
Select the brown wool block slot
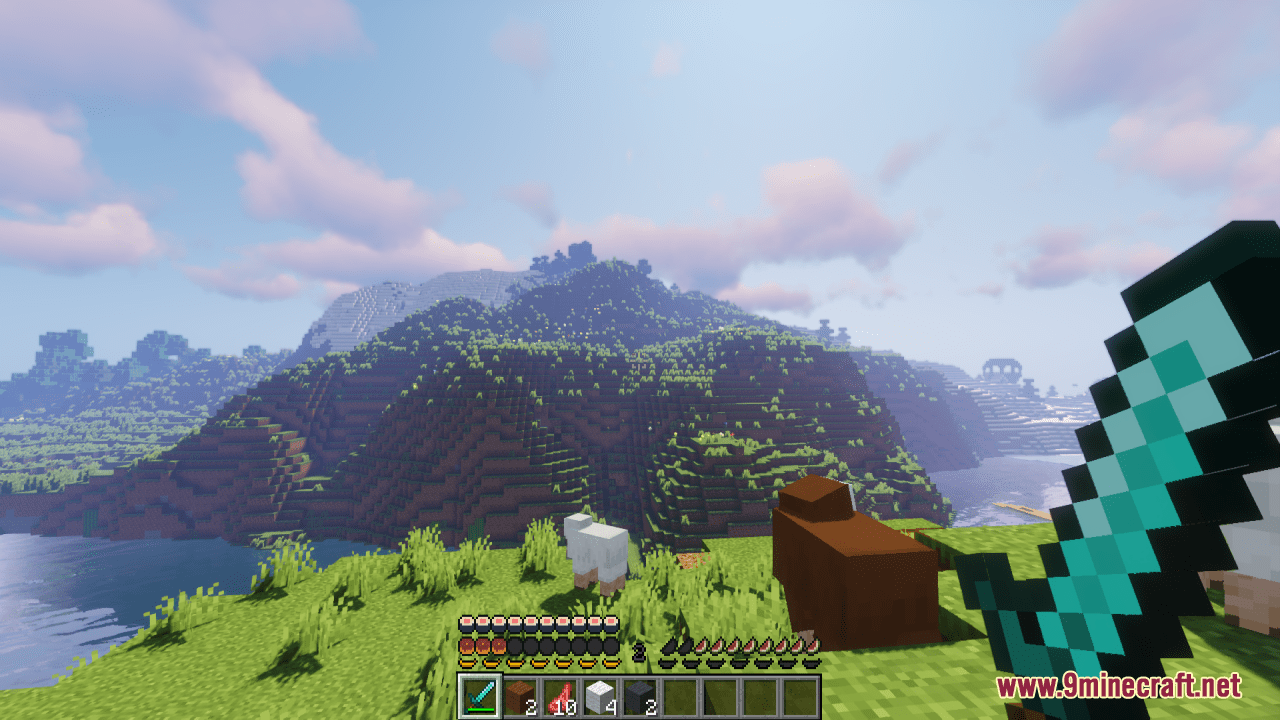tap(520, 696)
